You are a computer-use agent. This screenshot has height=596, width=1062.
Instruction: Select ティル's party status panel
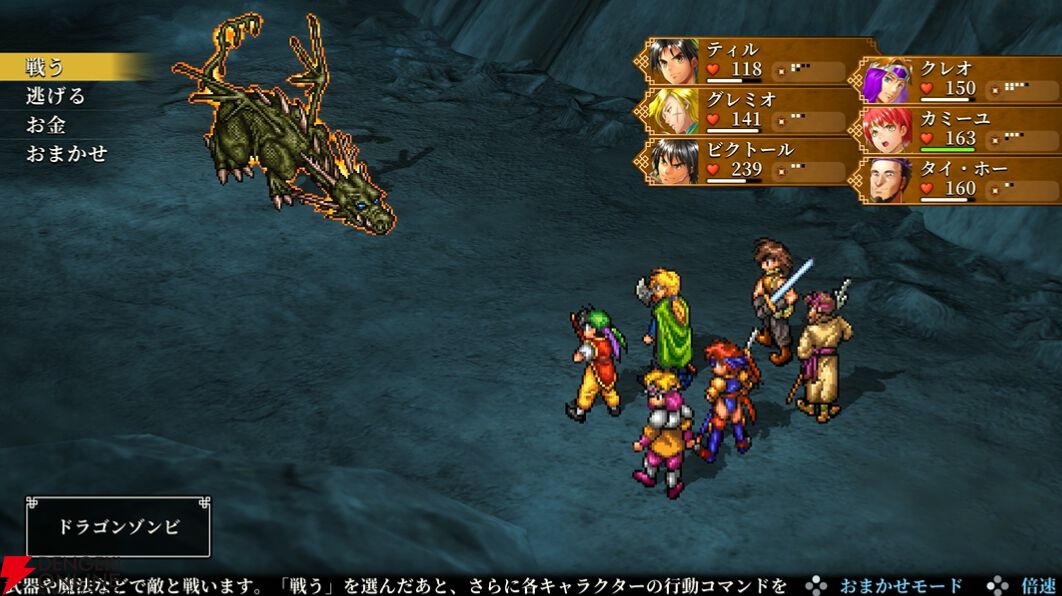coord(757,60)
